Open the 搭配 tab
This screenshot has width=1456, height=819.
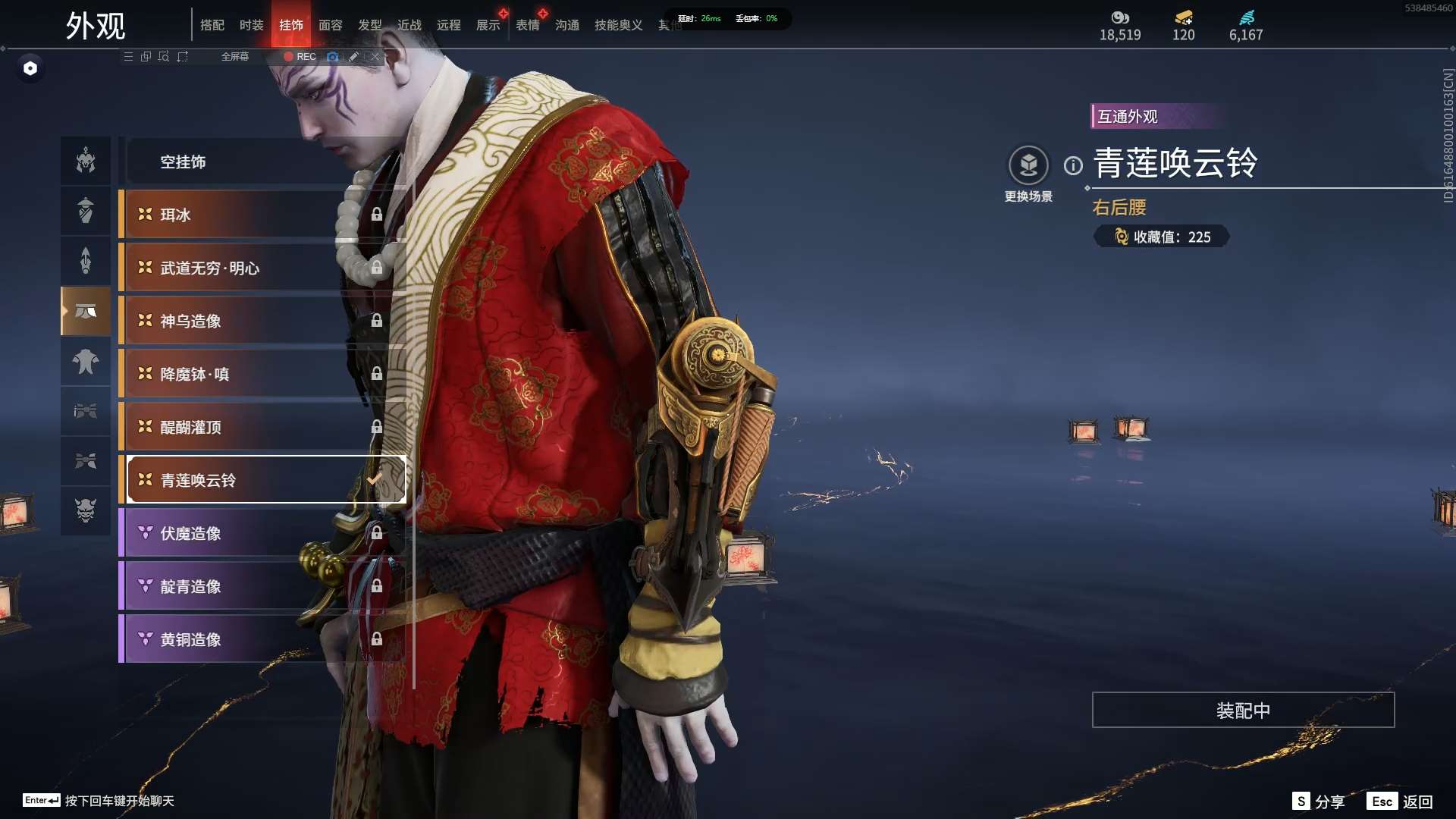coord(212,25)
